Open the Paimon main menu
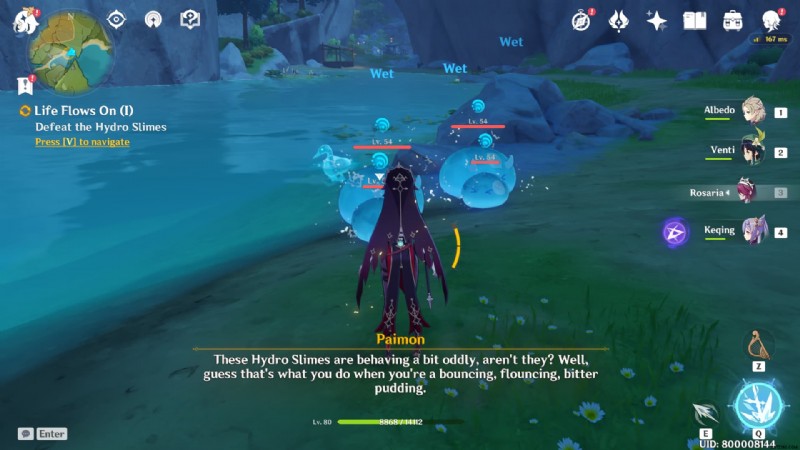The width and height of the screenshot is (800, 450). click(x=24, y=22)
